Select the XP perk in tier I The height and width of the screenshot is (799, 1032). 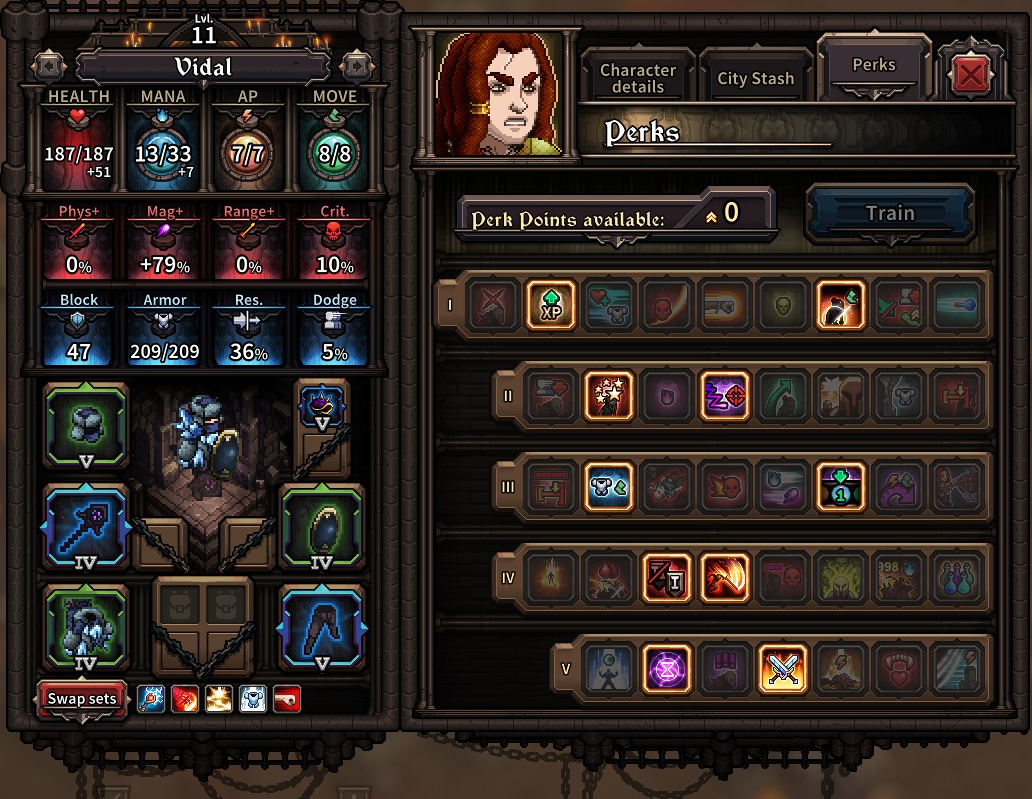[x=551, y=305]
